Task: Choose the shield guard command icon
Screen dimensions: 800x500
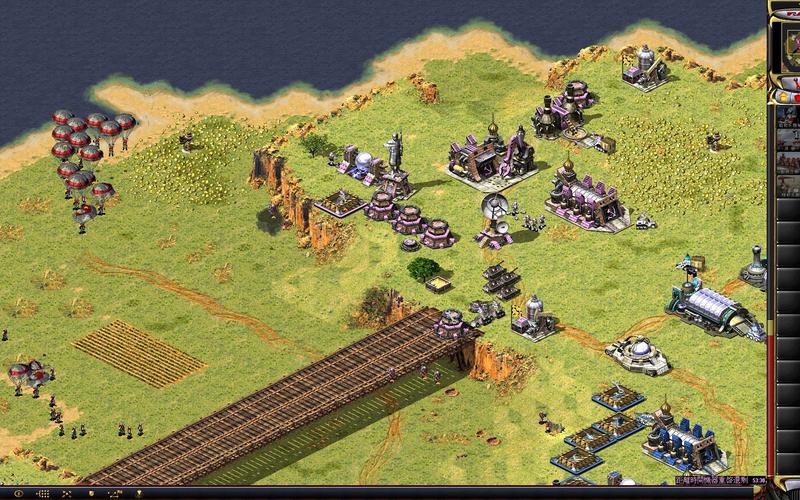Action: tap(91, 494)
